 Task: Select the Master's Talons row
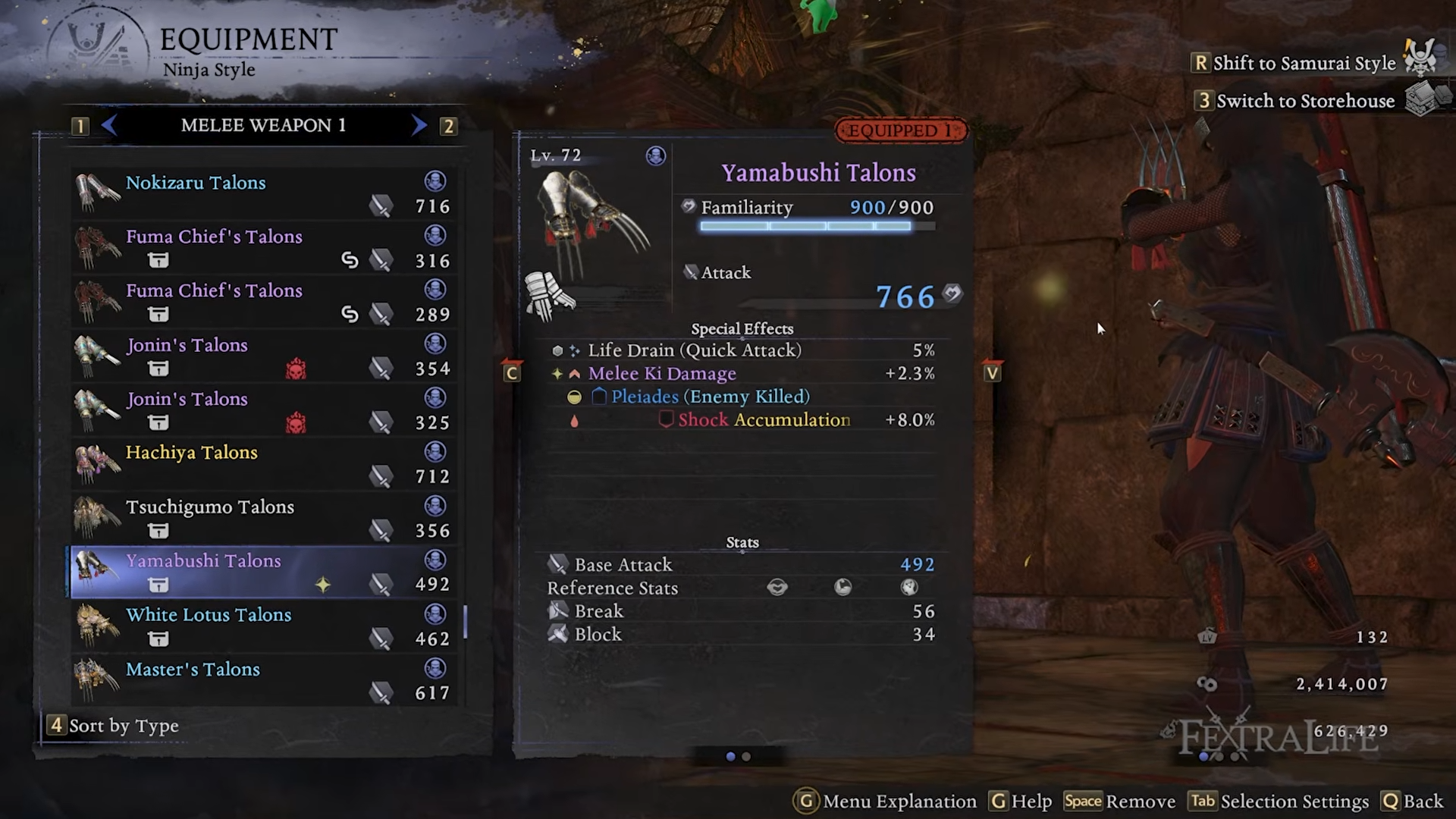pyautogui.click(x=264, y=680)
